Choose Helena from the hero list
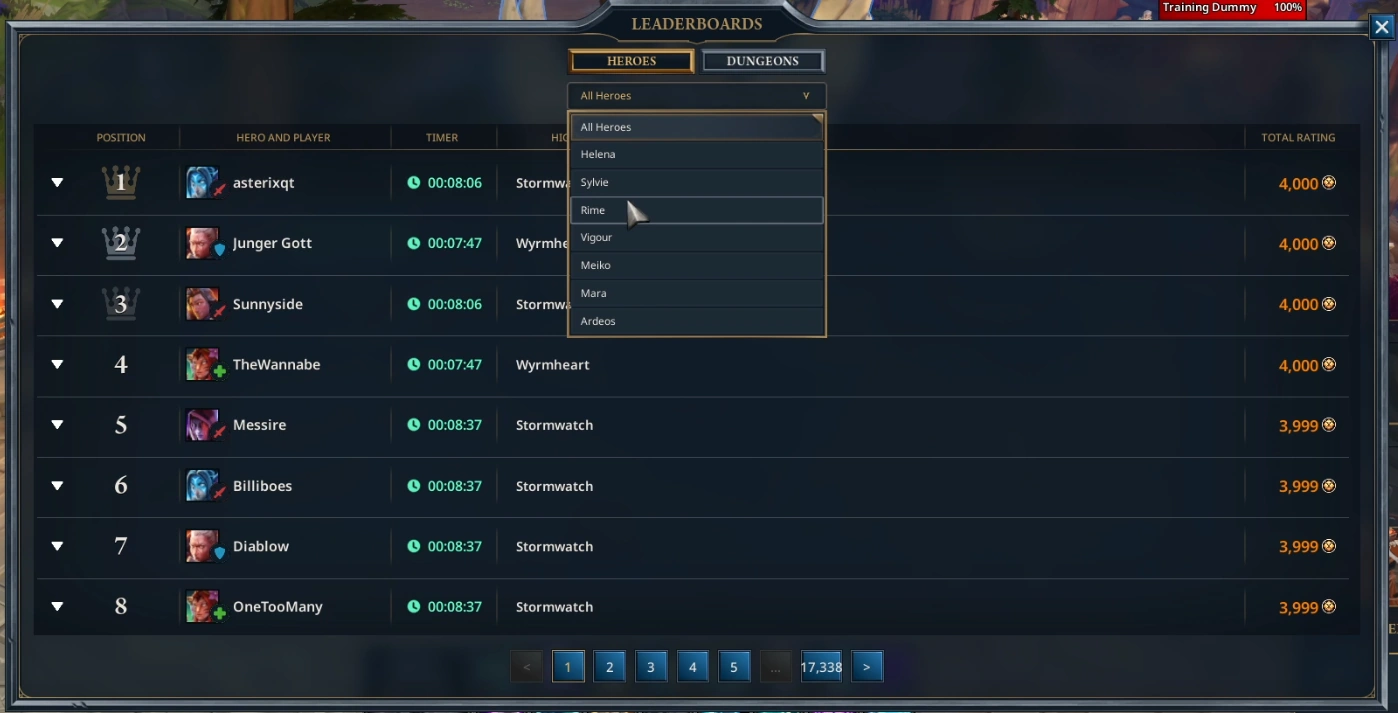This screenshot has height=713, width=1398. tap(696, 154)
